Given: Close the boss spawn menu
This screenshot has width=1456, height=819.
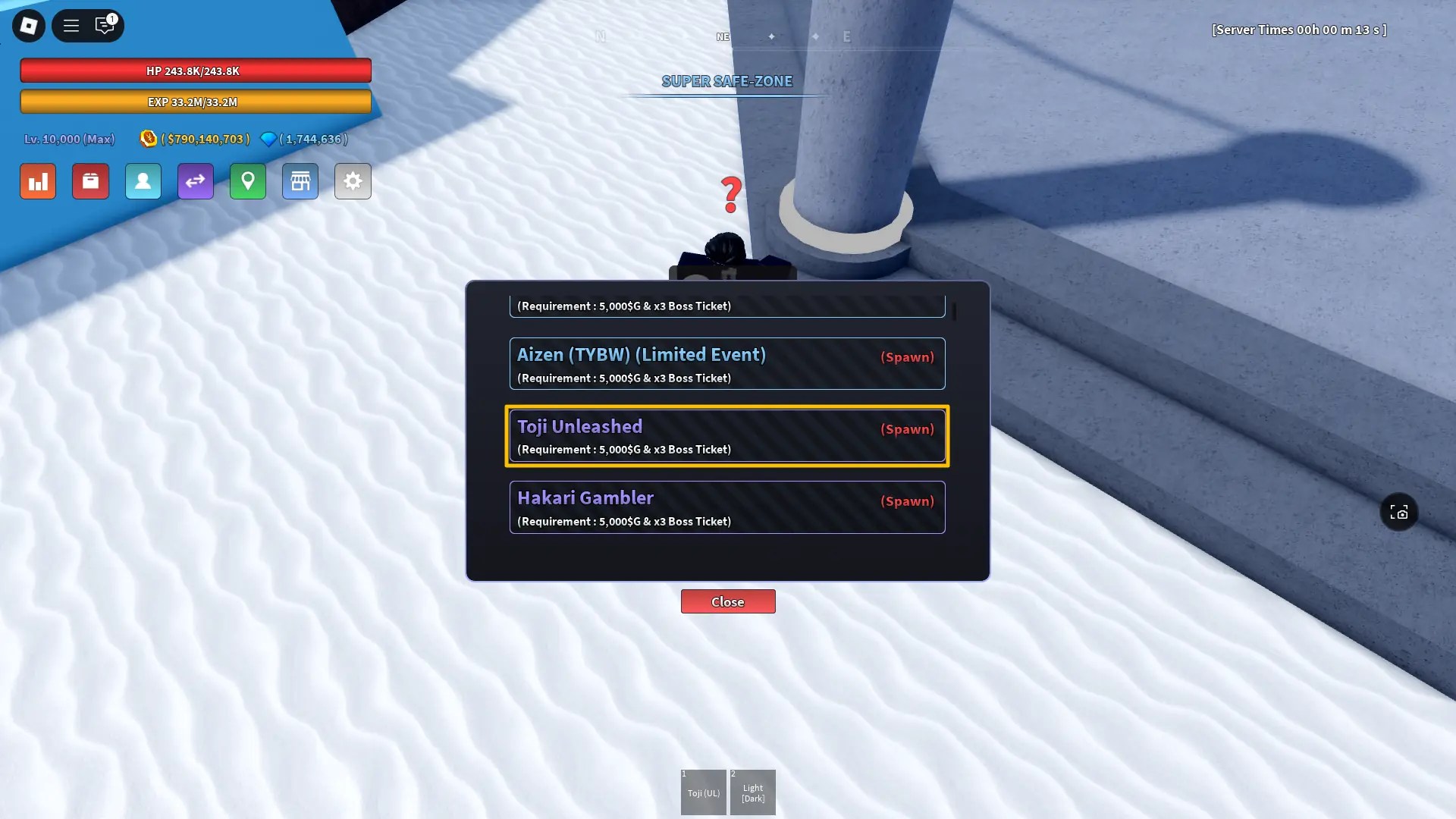Looking at the screenshot, I should tap(727, 601).
